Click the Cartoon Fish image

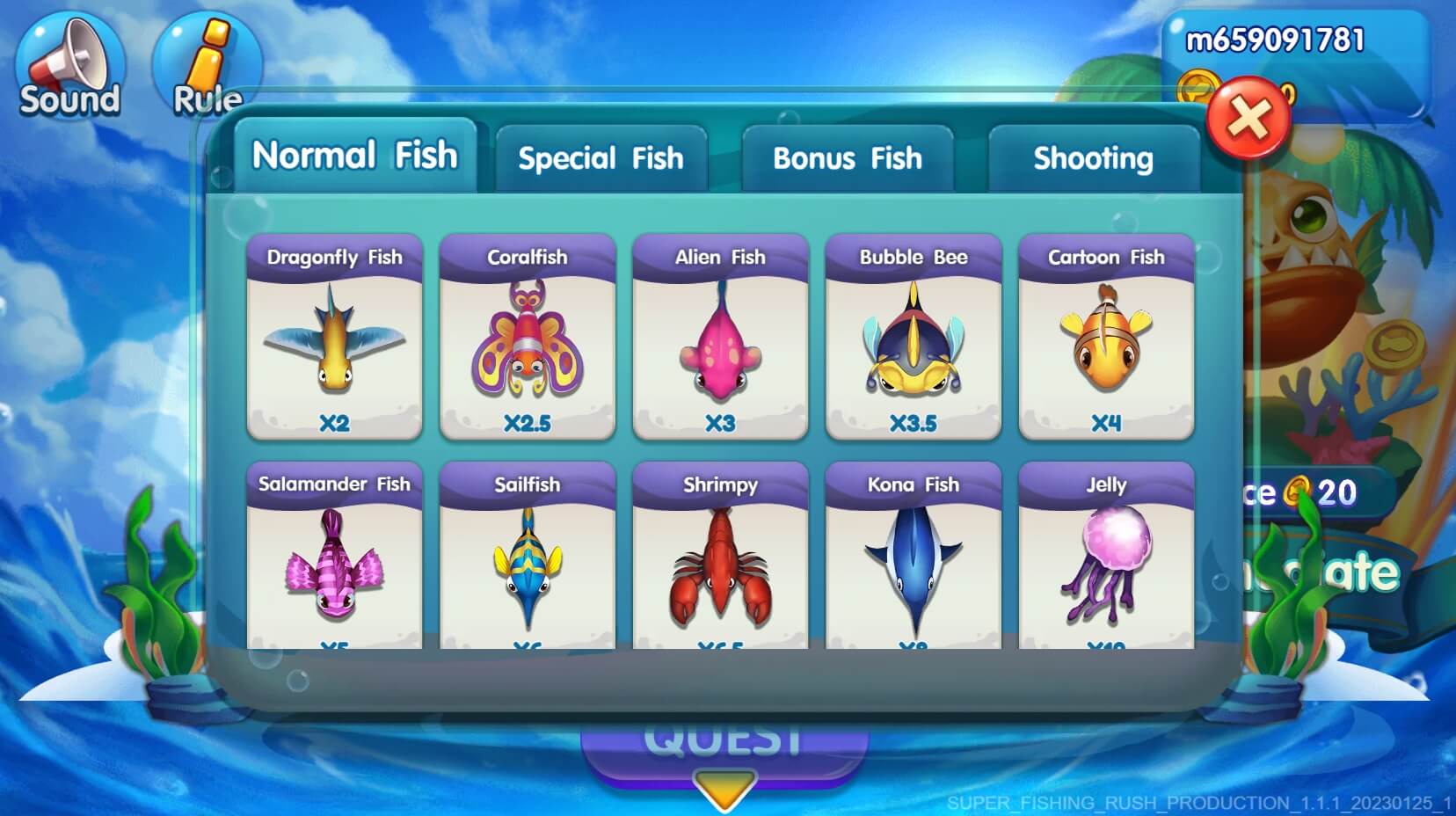pos(1106,343)
